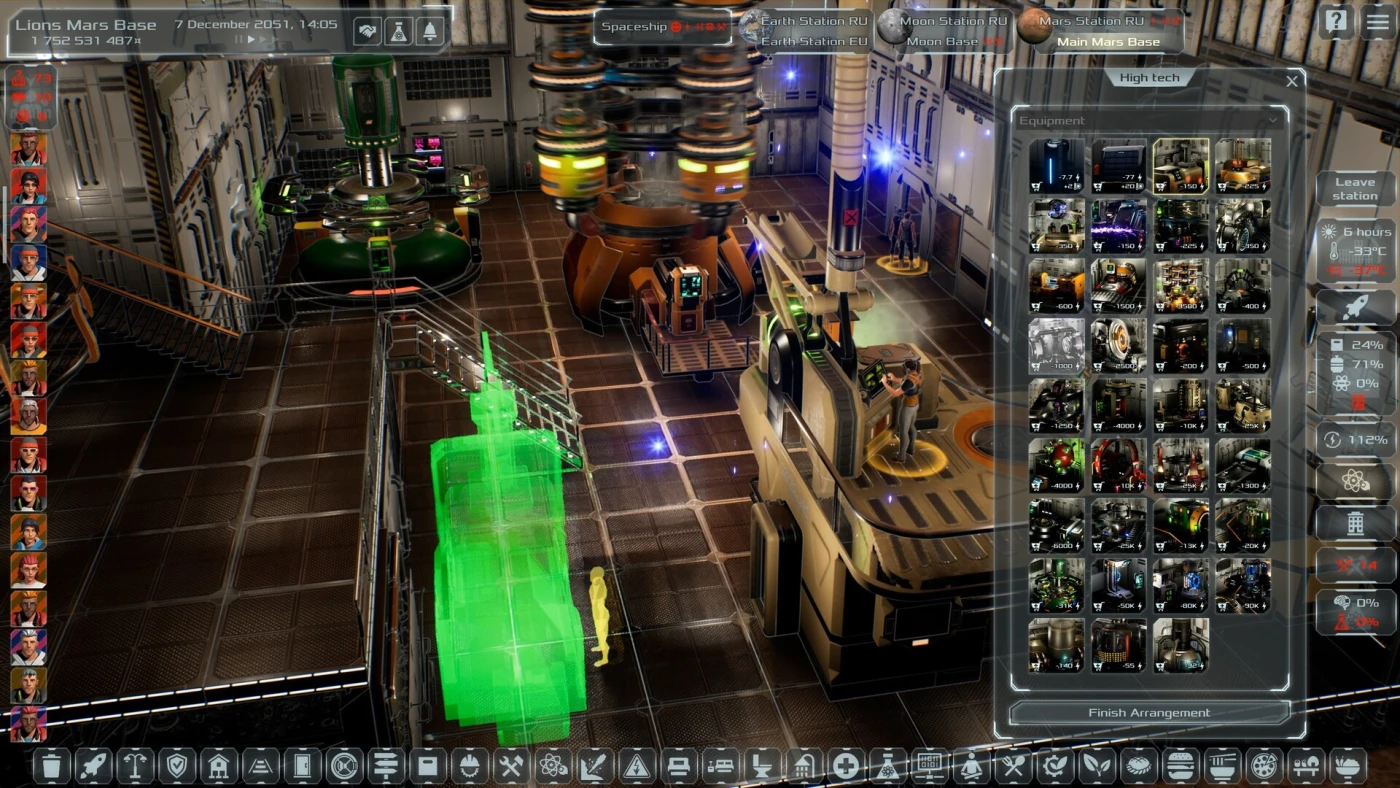This screenshot has height=788, width=1400.
Task: Select Main Mars Base
Action: click(1108, 42)
